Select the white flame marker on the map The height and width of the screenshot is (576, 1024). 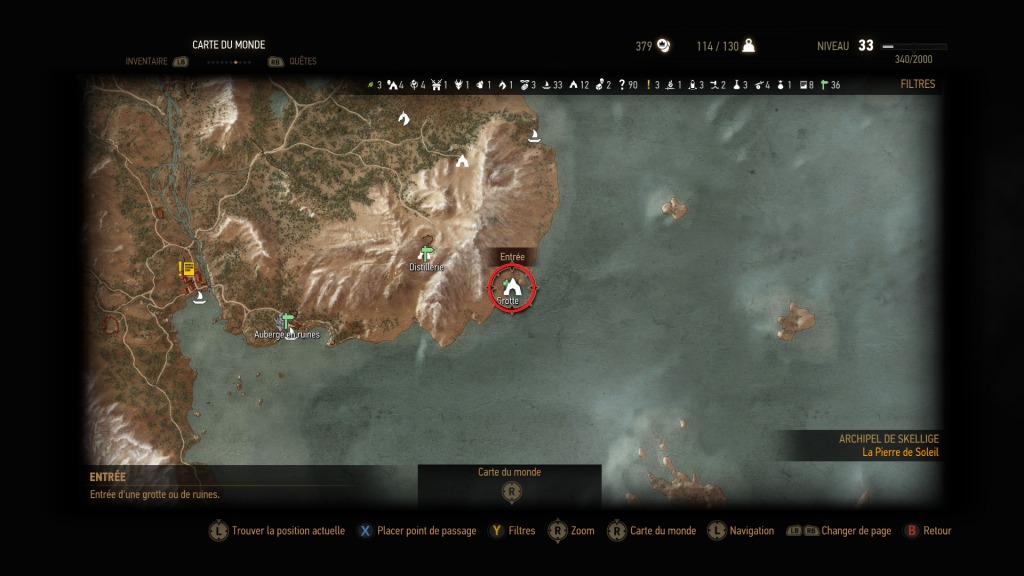pos(404,118)
